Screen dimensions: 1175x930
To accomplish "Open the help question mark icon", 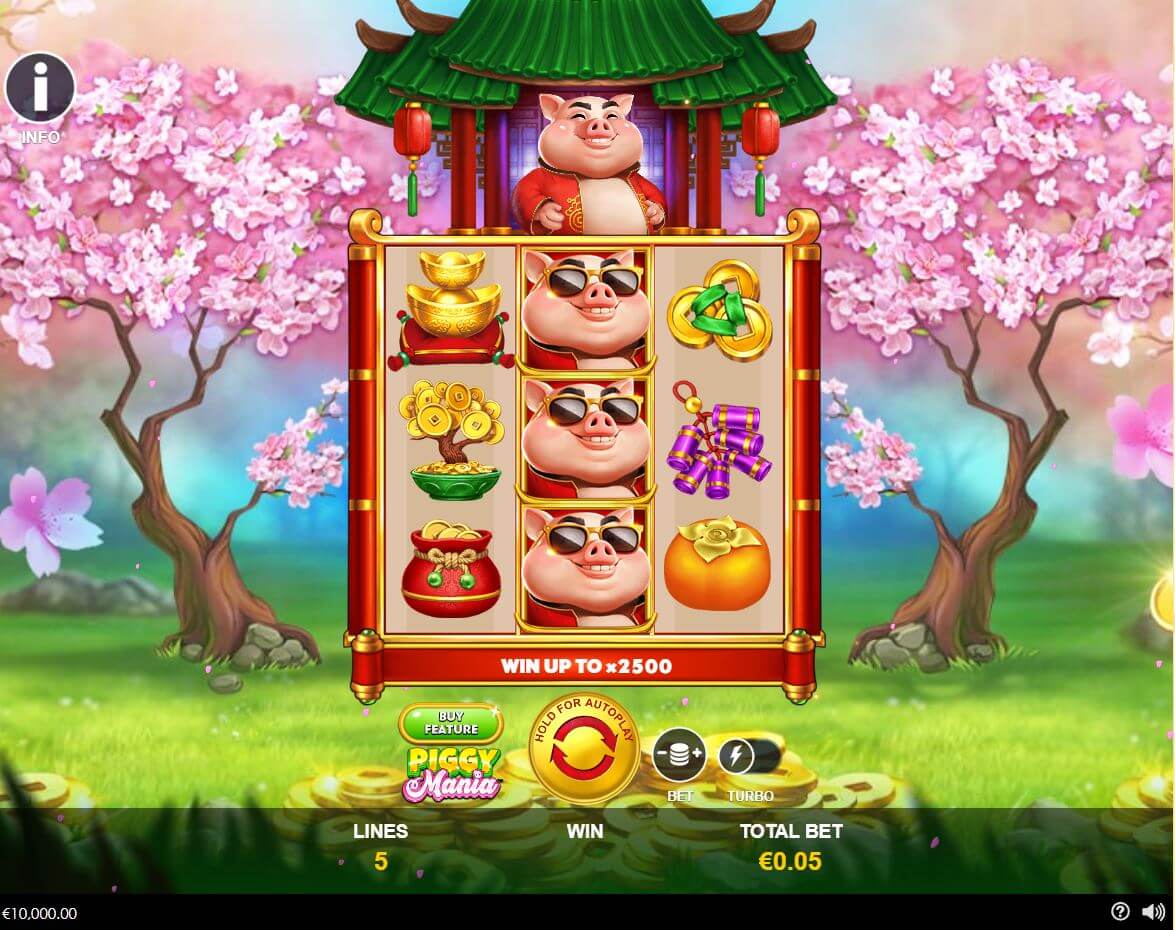I will pyautogui.click(x=1120, y=911).
